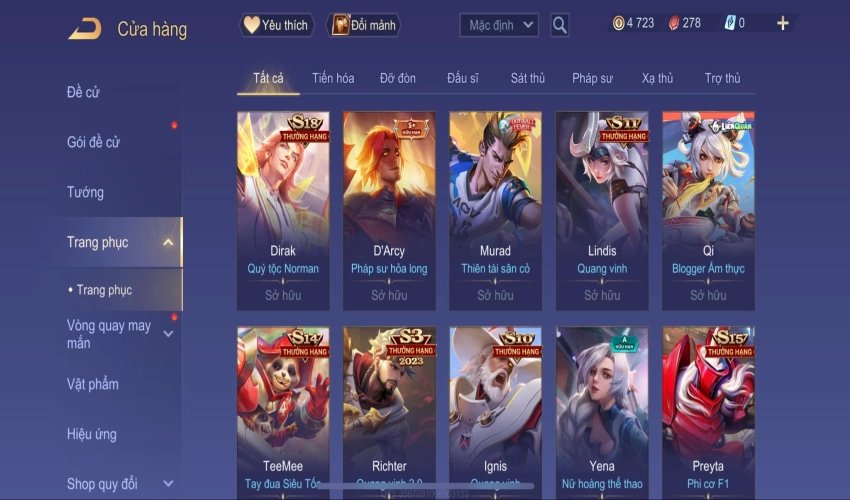Pick the Qi Blogger Ẩm thực skin card
This screenshot has height=500, width=850.
[x=708, y=209]
